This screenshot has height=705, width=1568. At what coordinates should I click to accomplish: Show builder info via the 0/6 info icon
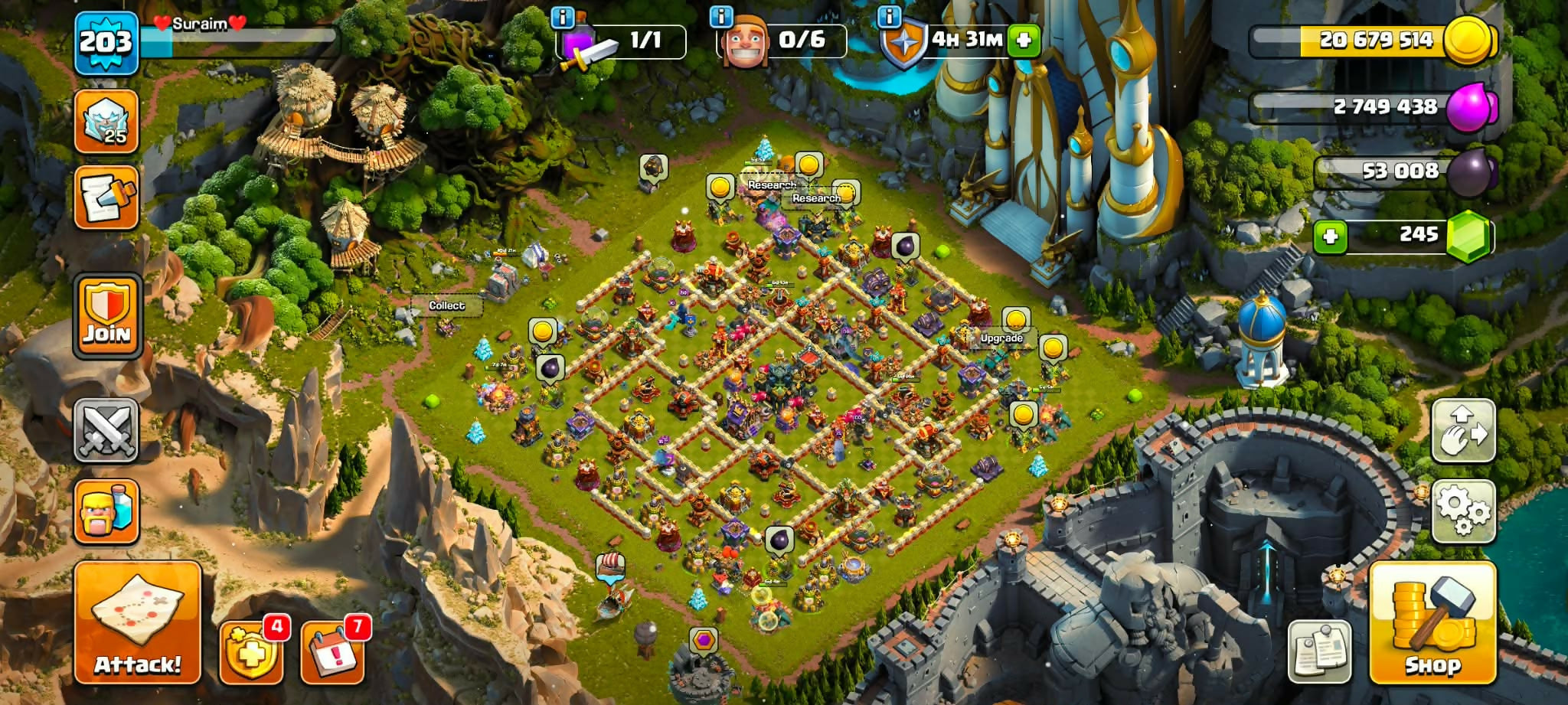click(721, 17)
